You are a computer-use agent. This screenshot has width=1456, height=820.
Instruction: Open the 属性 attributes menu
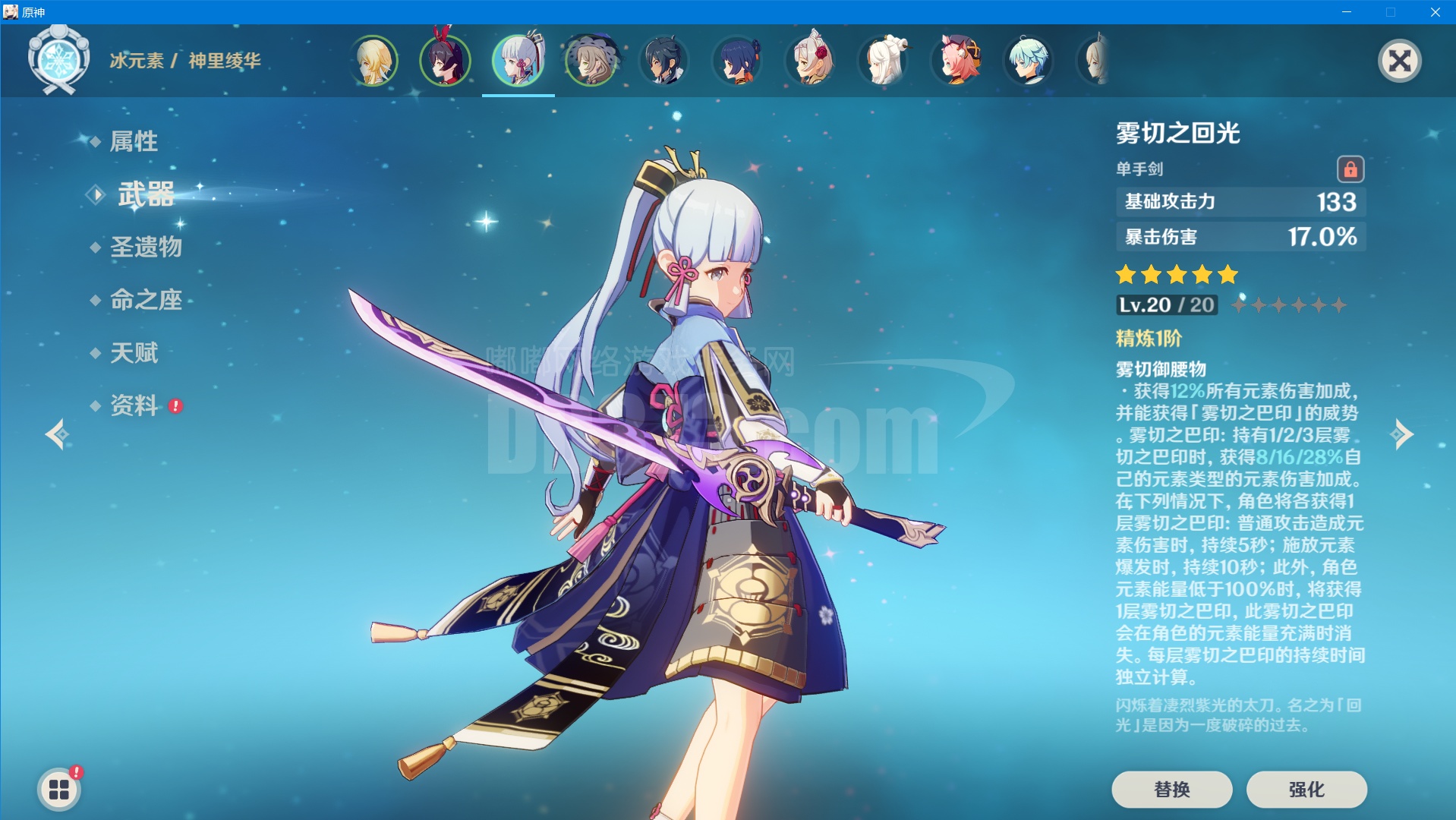click(134, 141)
